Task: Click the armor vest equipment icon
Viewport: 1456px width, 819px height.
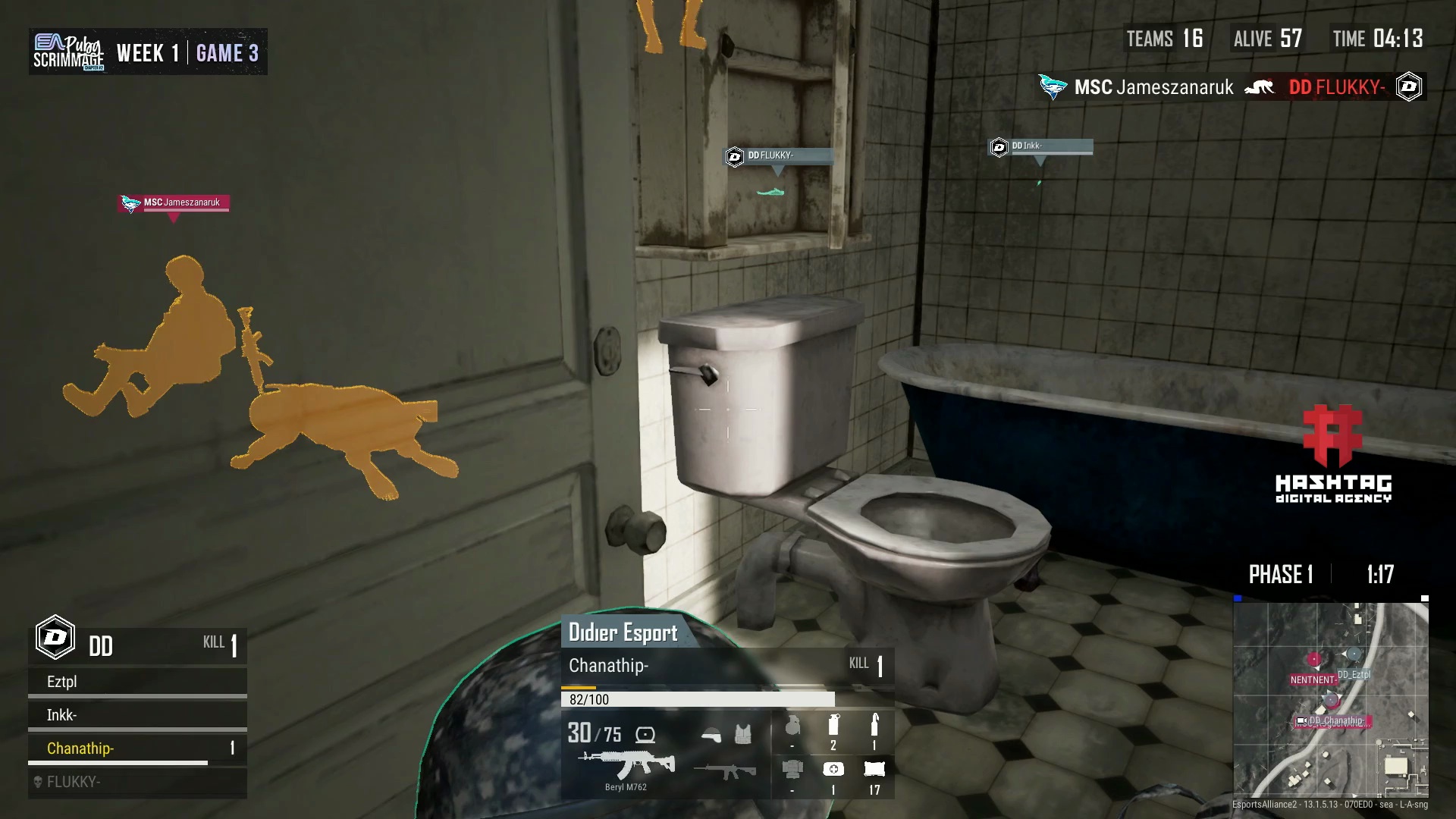Action: tap(743, 734)
